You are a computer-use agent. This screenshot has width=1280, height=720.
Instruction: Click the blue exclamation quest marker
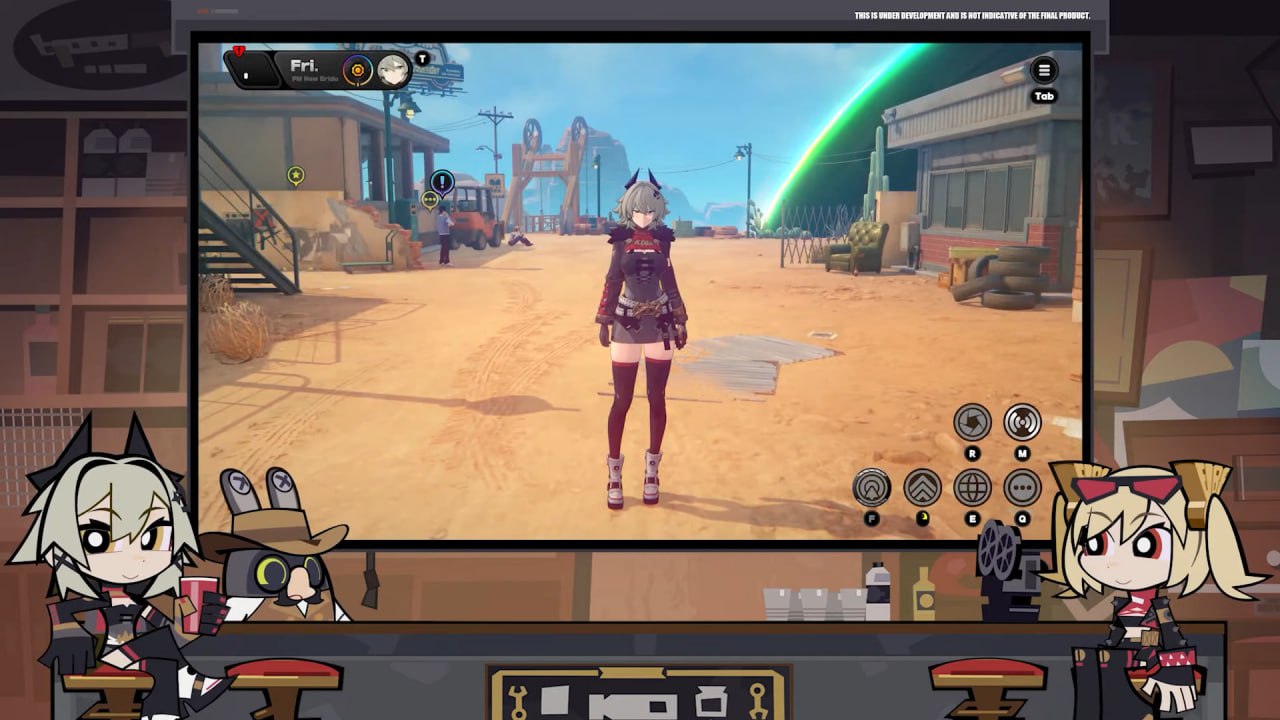tap(442, 182)
